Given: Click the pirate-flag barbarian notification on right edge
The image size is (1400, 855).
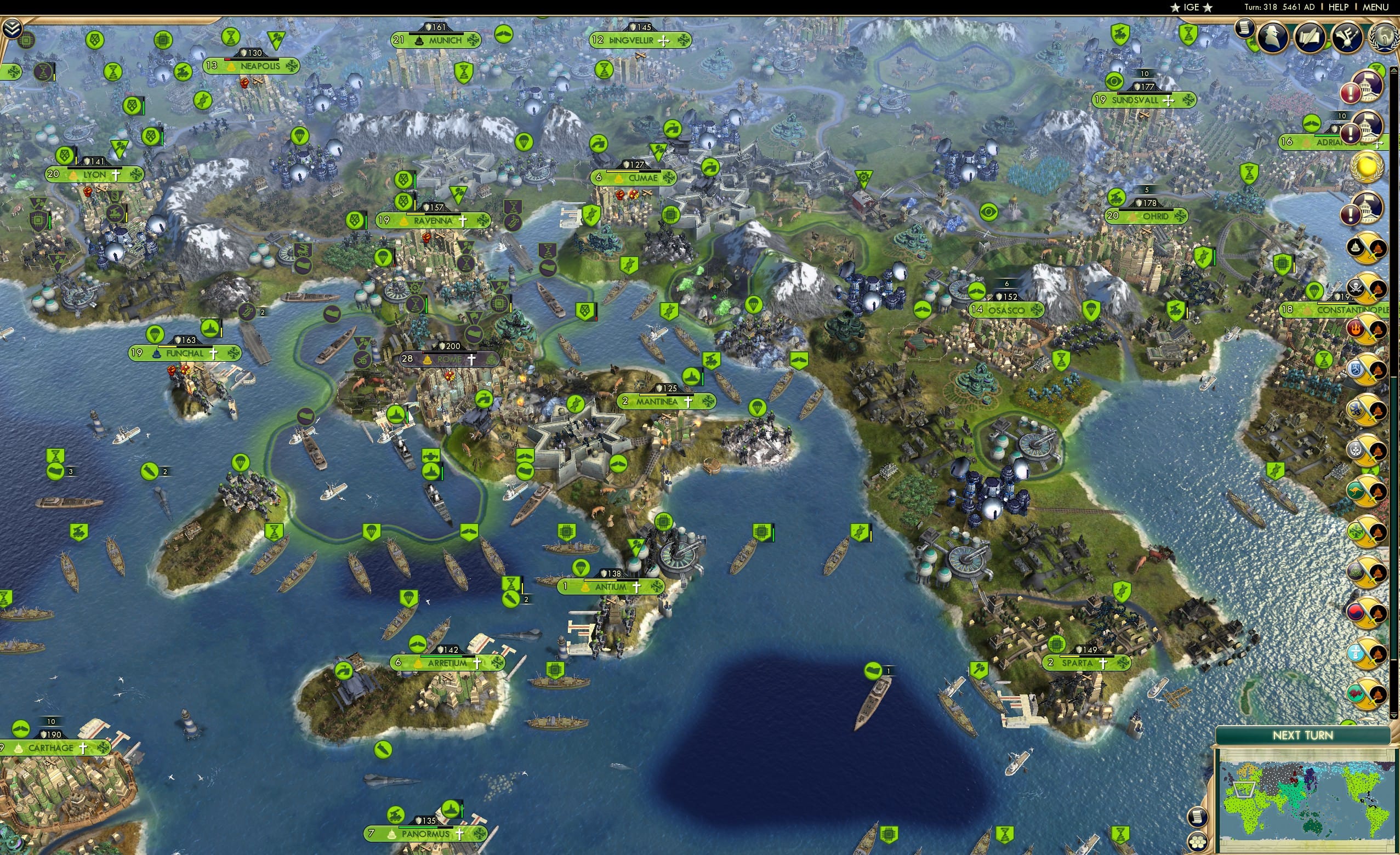Looking at the screenshot, I should click(x=1366, y=287).
